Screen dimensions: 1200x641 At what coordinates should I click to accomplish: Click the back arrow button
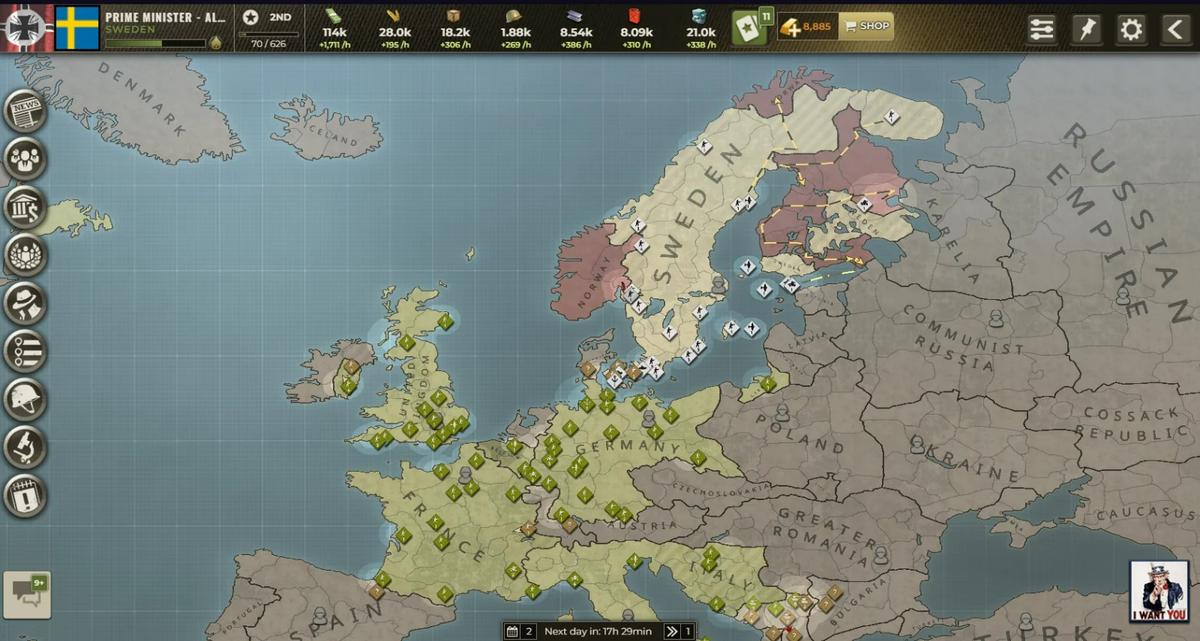tap(1176, 29)
